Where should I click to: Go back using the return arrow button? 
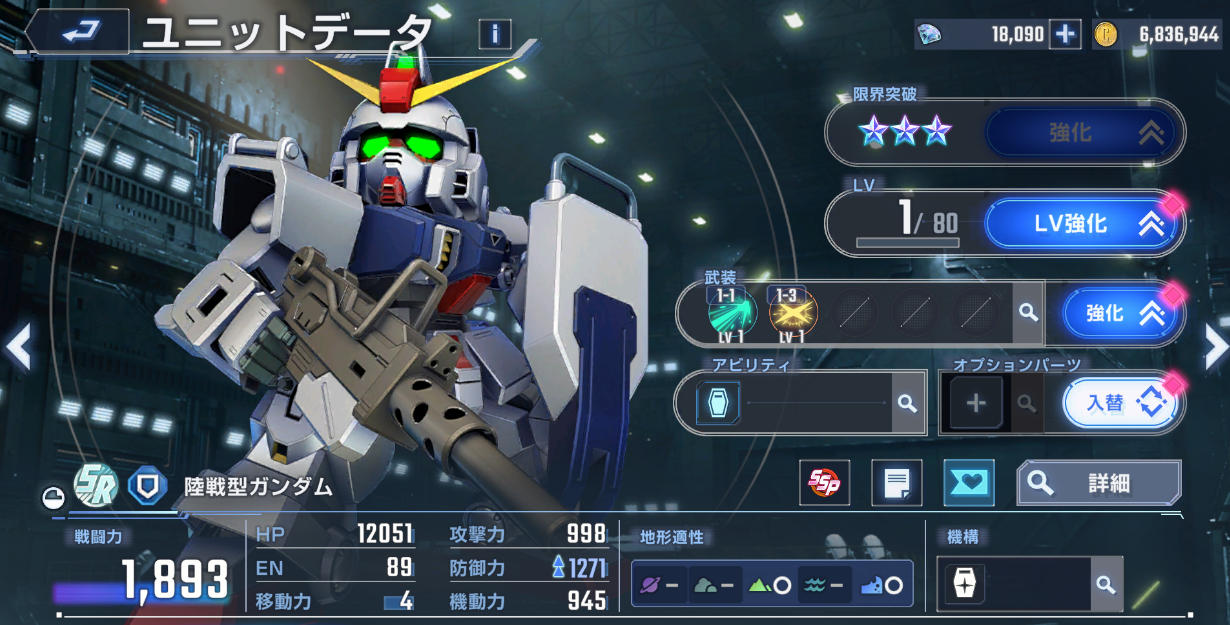tap(76, 32)
